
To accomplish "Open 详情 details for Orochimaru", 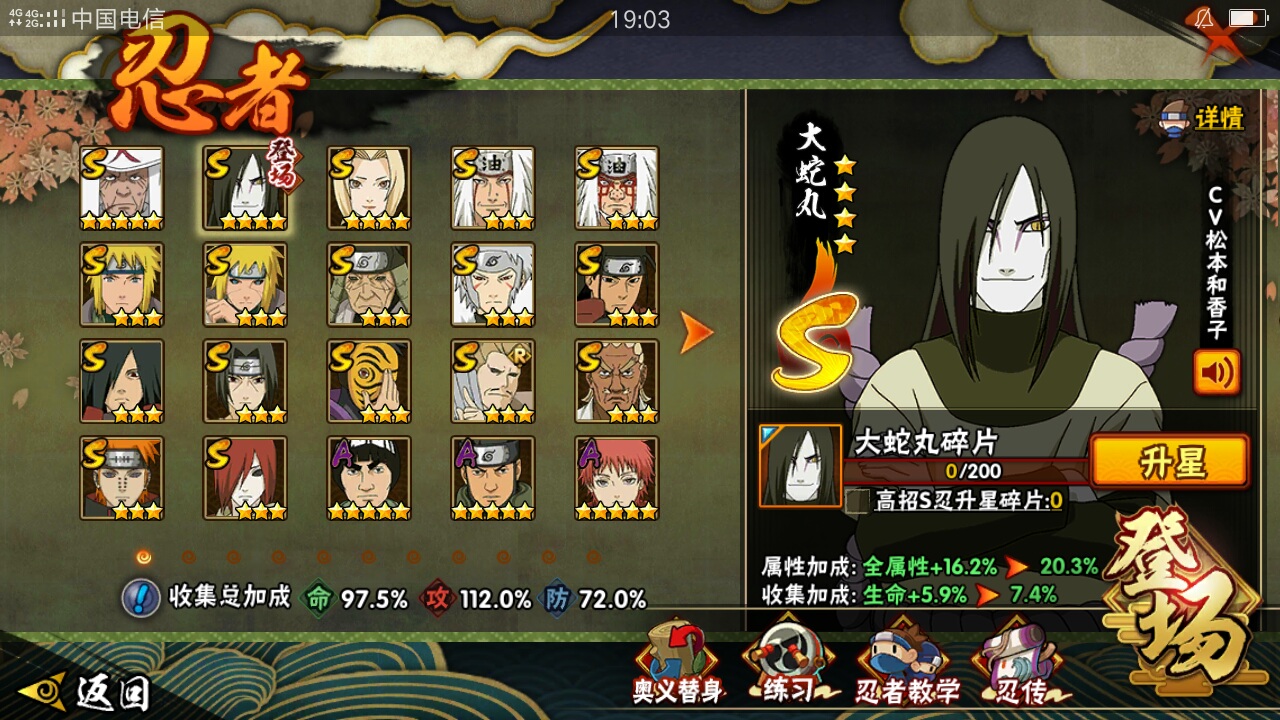I will (x=1201, y=119).
